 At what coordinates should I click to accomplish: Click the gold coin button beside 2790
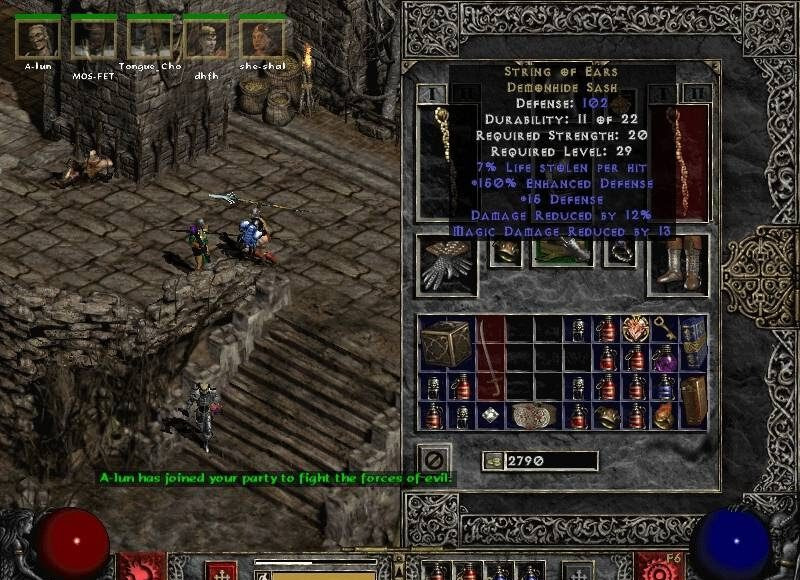(x=493, y=461)
